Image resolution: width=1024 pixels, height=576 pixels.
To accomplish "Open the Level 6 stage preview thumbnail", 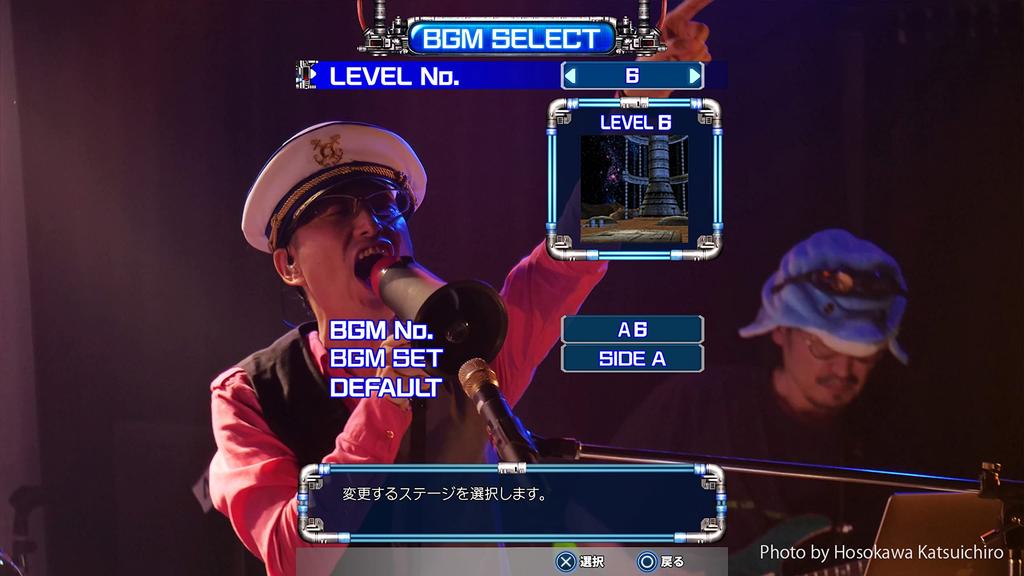I will [634, 189].
